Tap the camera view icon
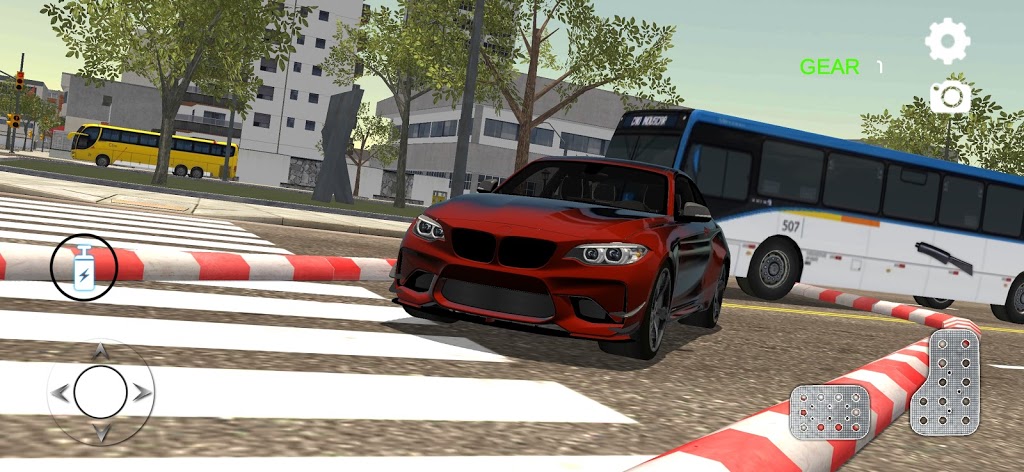Image resolution: width=1024 pixels, height=472 pixels. tap(949, 97)
